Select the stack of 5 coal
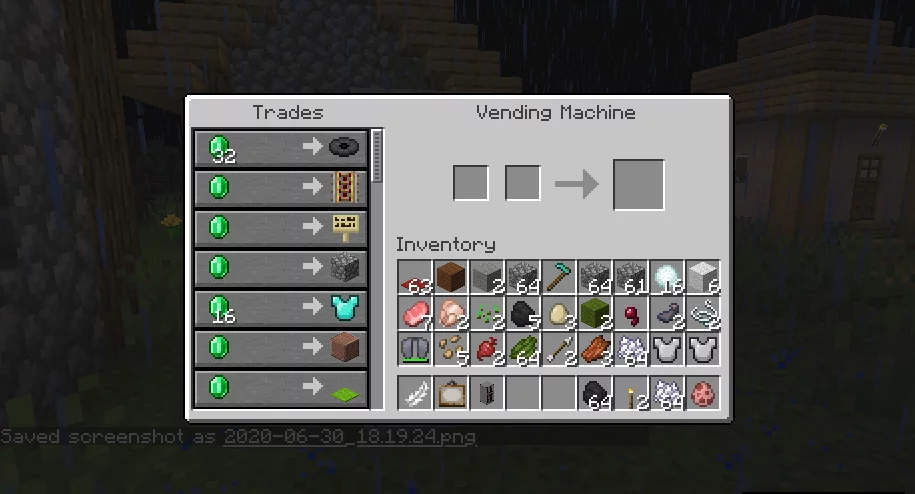The width and height of the screenshot is (915, 494). [x=523, y=315]
